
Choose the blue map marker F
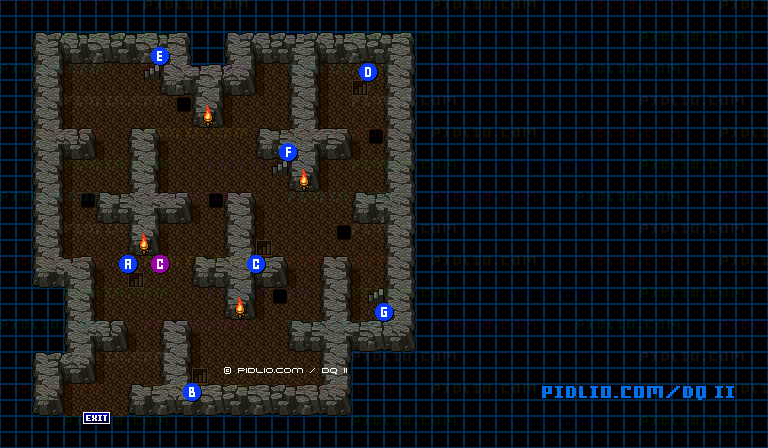click(288, 152)
